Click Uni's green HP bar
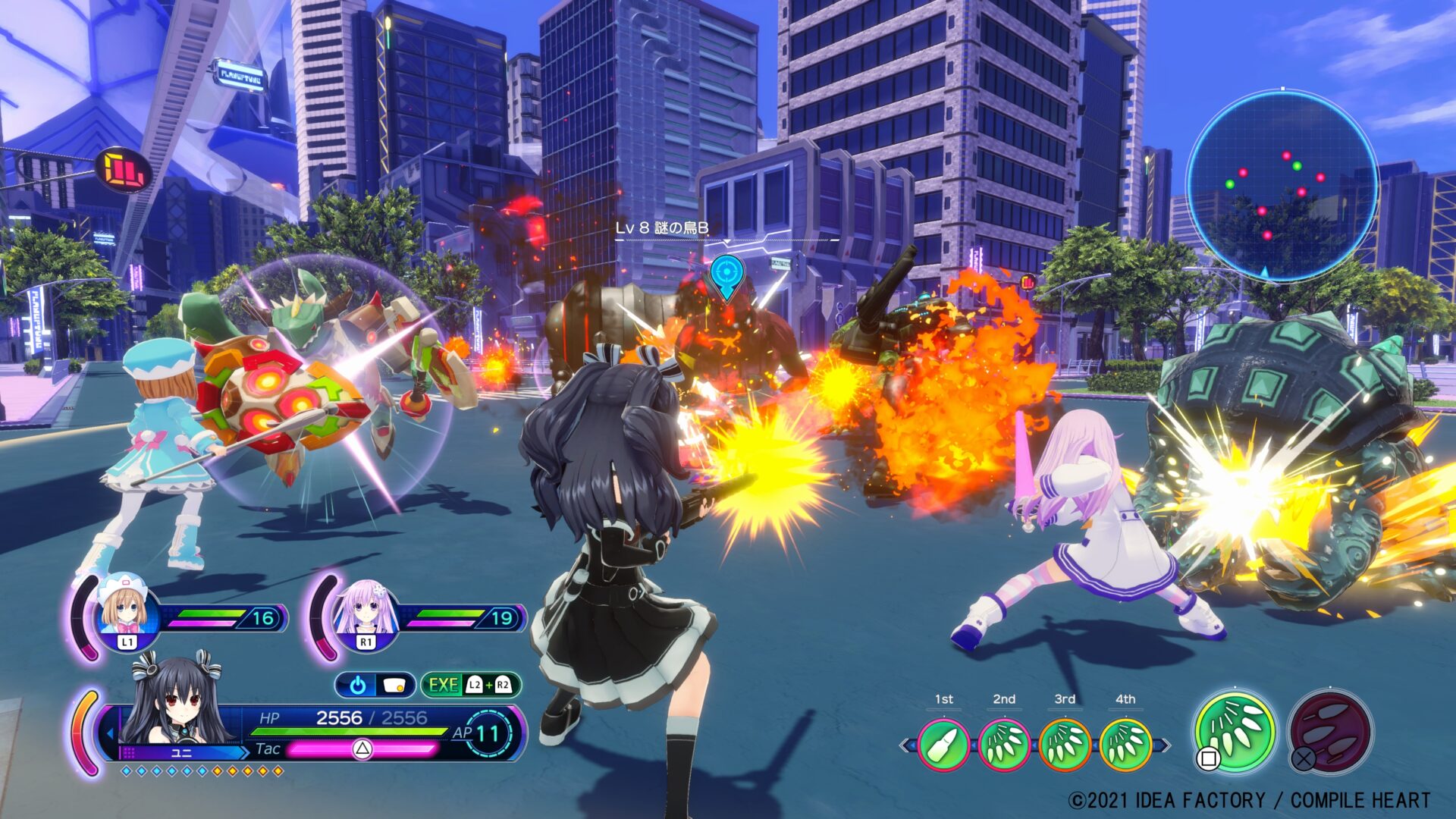The image size is (1456, 819). click(x=349, y=730)
